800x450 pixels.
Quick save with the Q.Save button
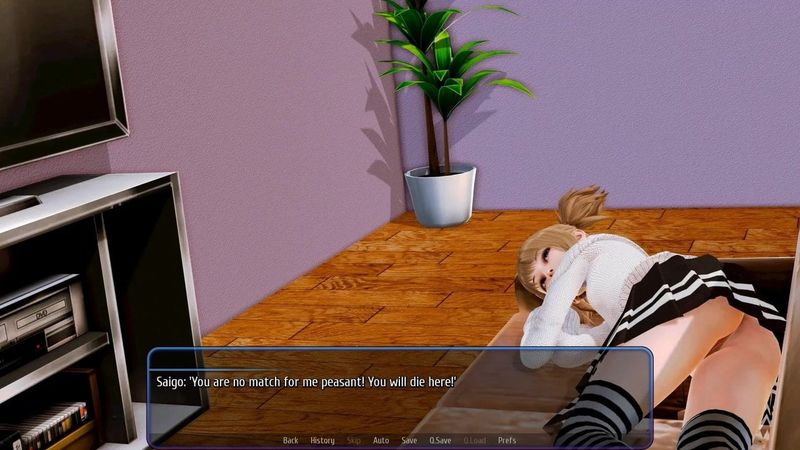click(x=440, y=440)
